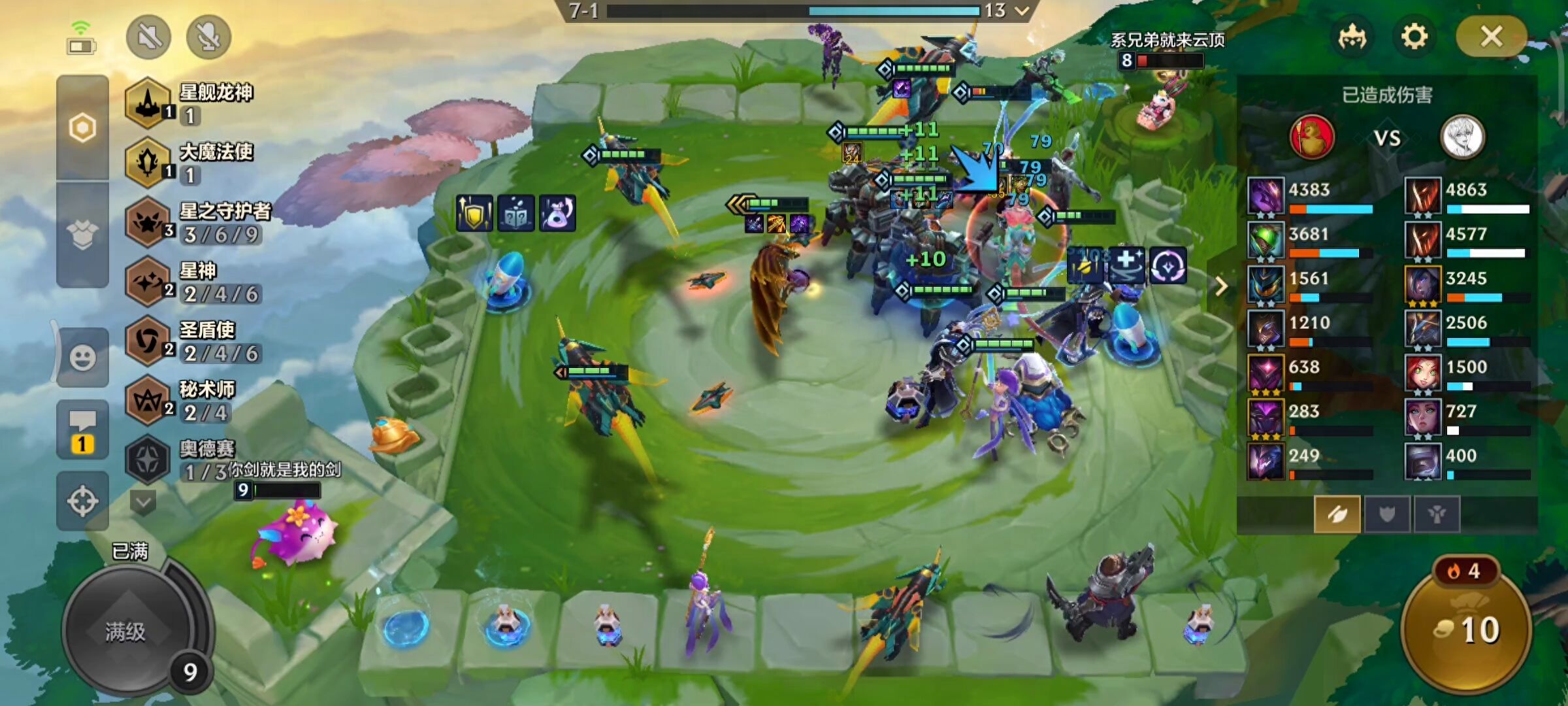Open the chat with one unread message
This screenshot has height=706, width=1568.
coord(82,431)
